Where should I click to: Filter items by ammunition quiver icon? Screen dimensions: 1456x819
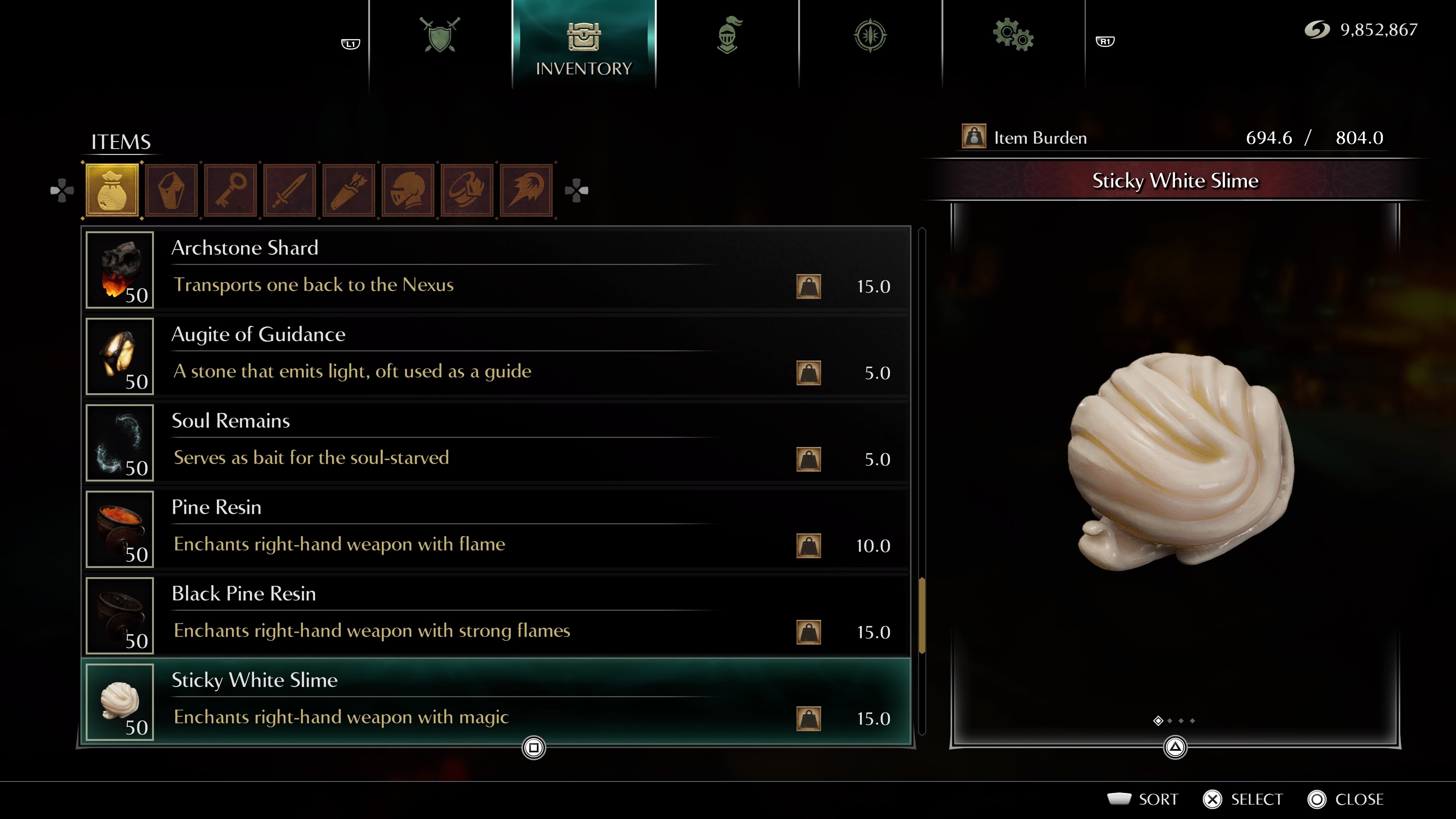pos(349,189)
